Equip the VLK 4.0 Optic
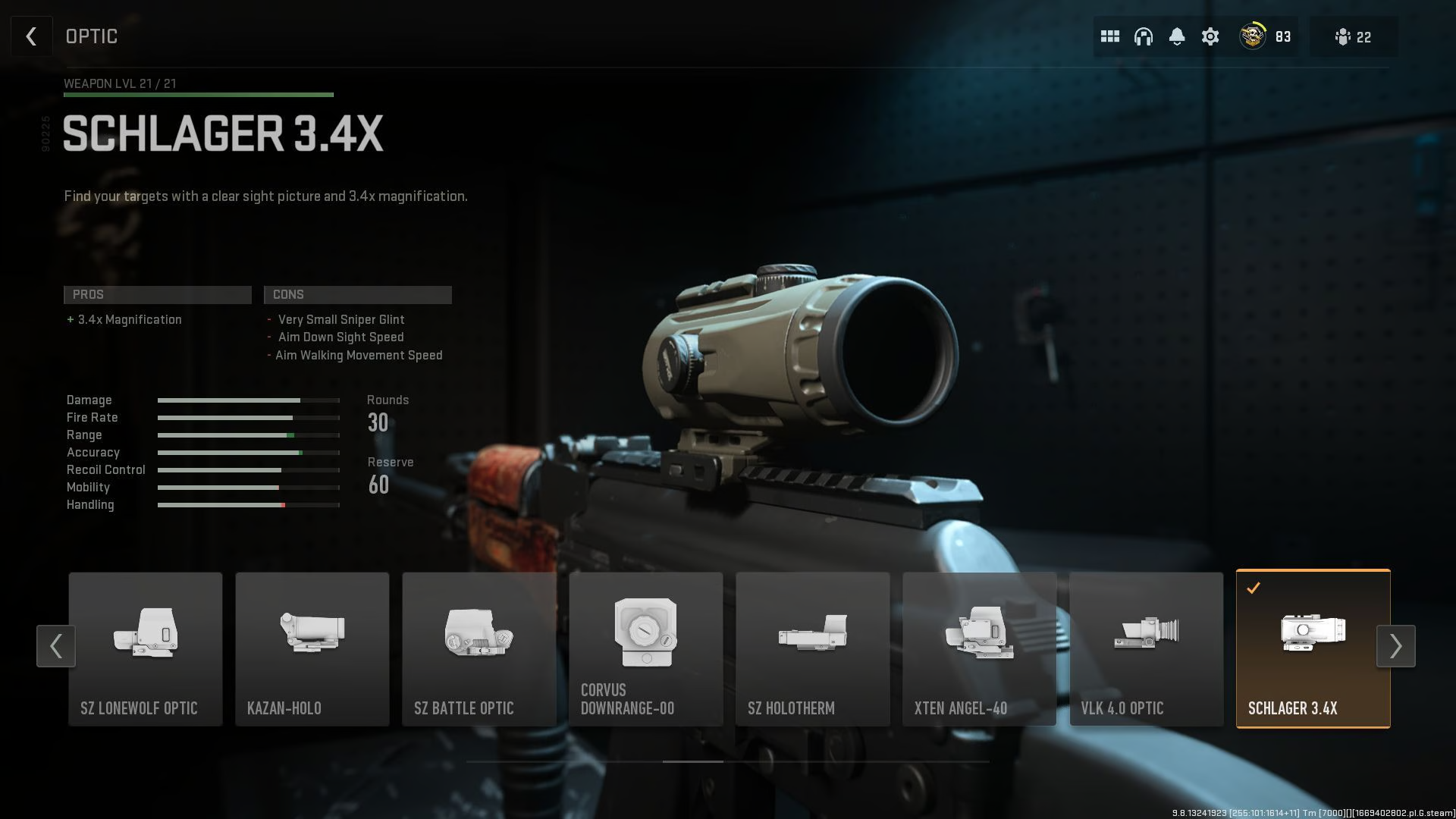 click(x=1147, y=649)
